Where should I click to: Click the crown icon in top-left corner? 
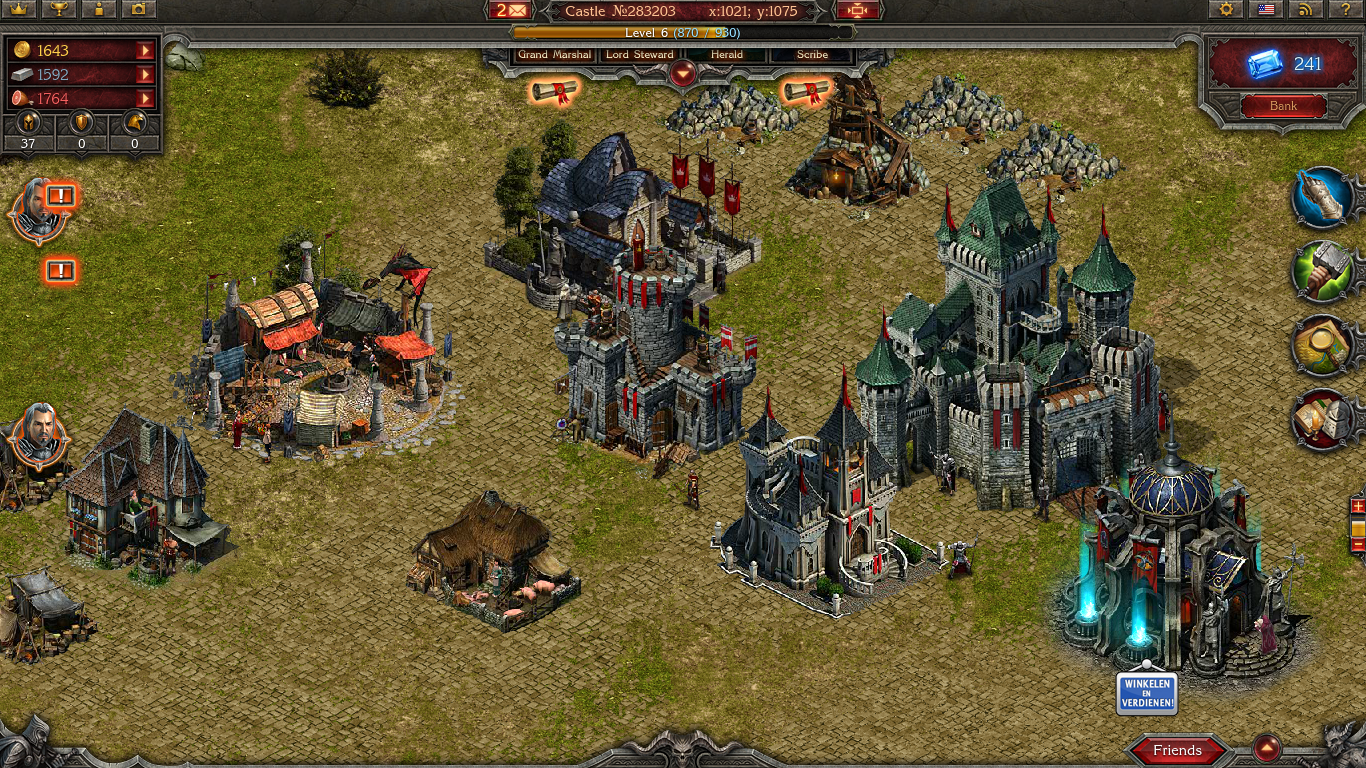(x=18, y=10)
